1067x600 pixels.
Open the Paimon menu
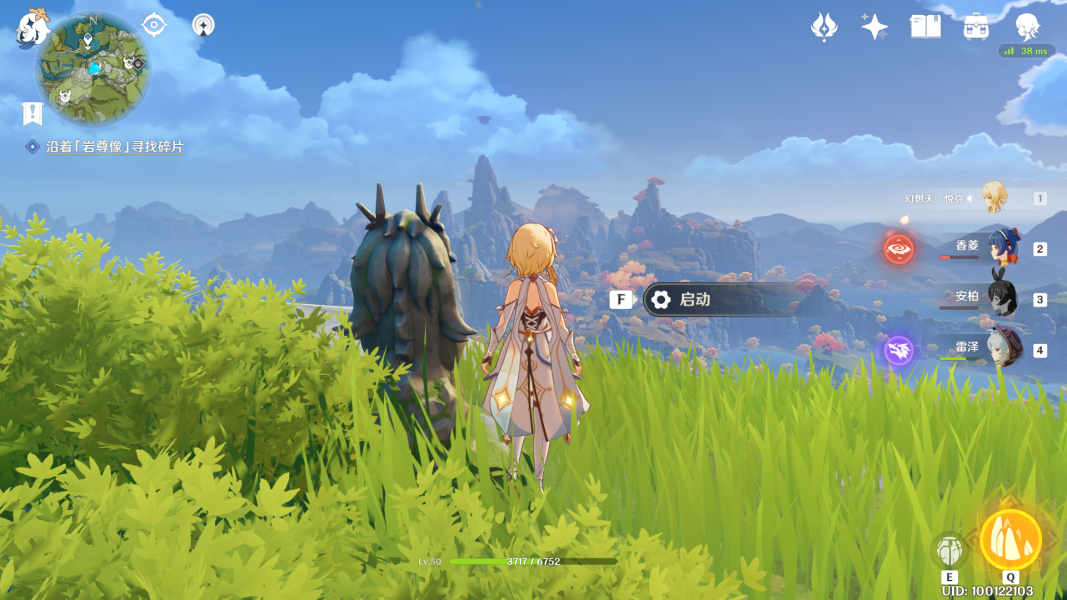coord(32,28)
